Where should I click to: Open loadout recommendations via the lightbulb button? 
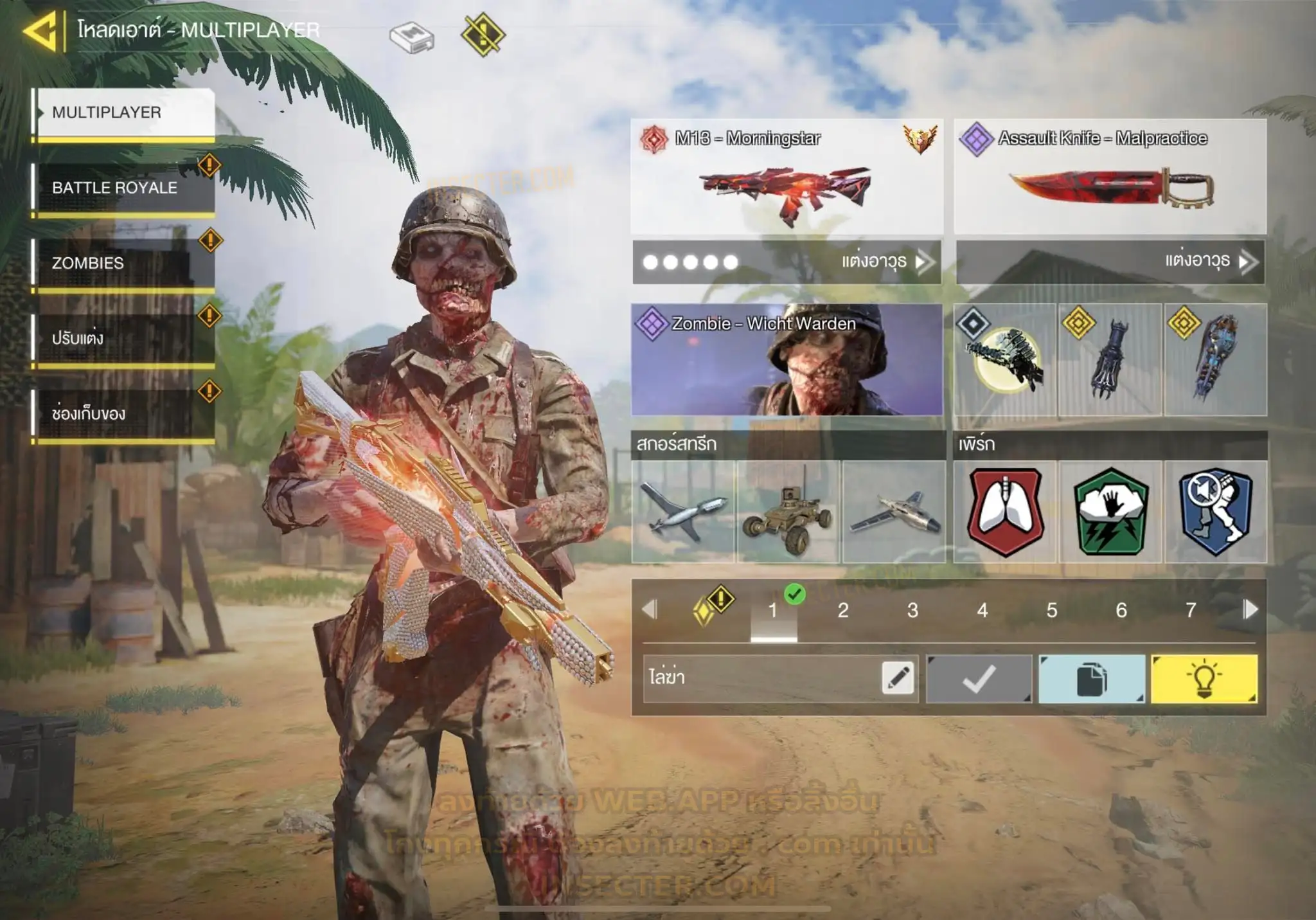point(1204,678)
